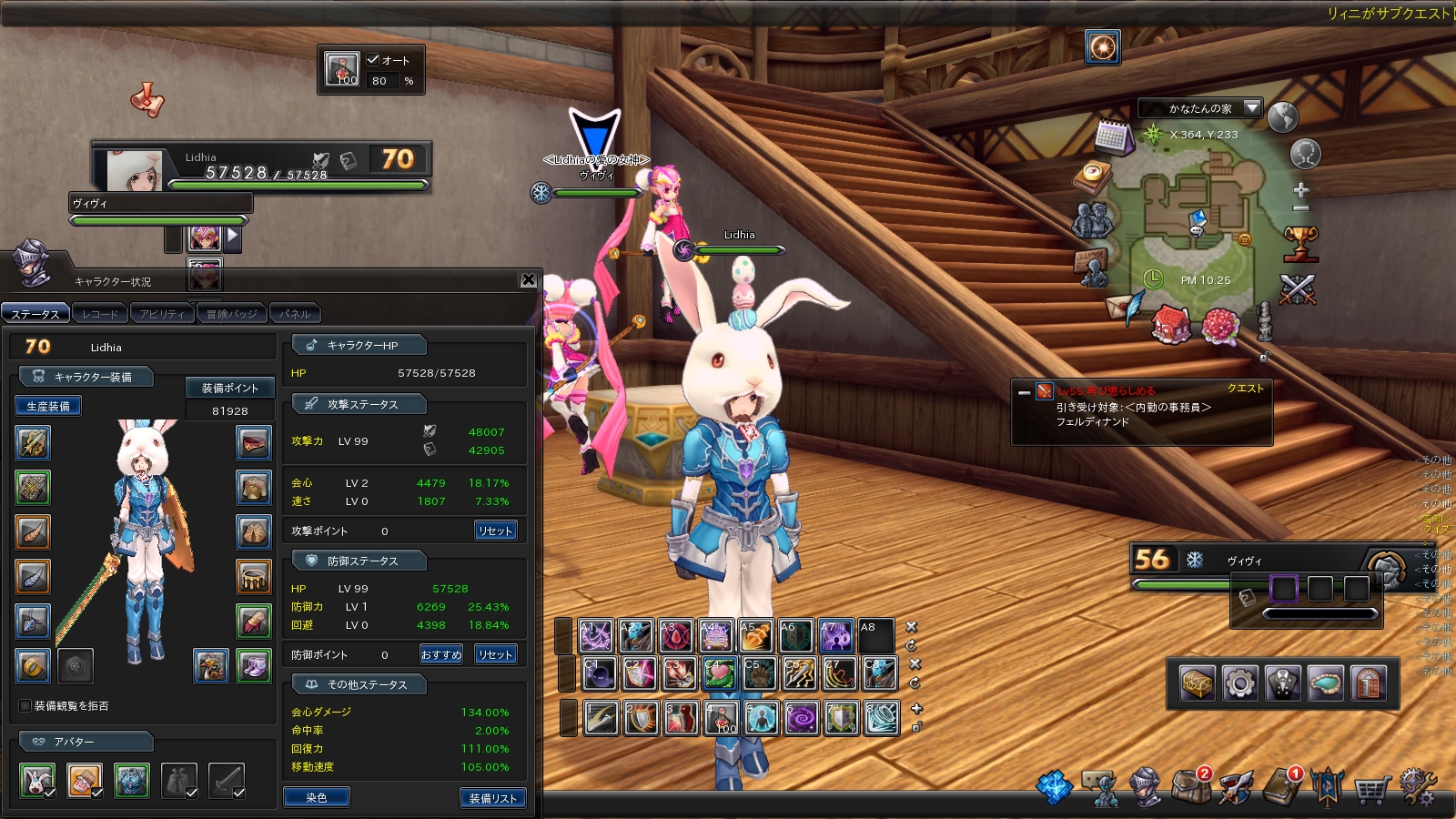This screenshot has width=1456, height=819.
Task: Select the rabbit hat avatar slot
Action: click(x=37, y=780)
